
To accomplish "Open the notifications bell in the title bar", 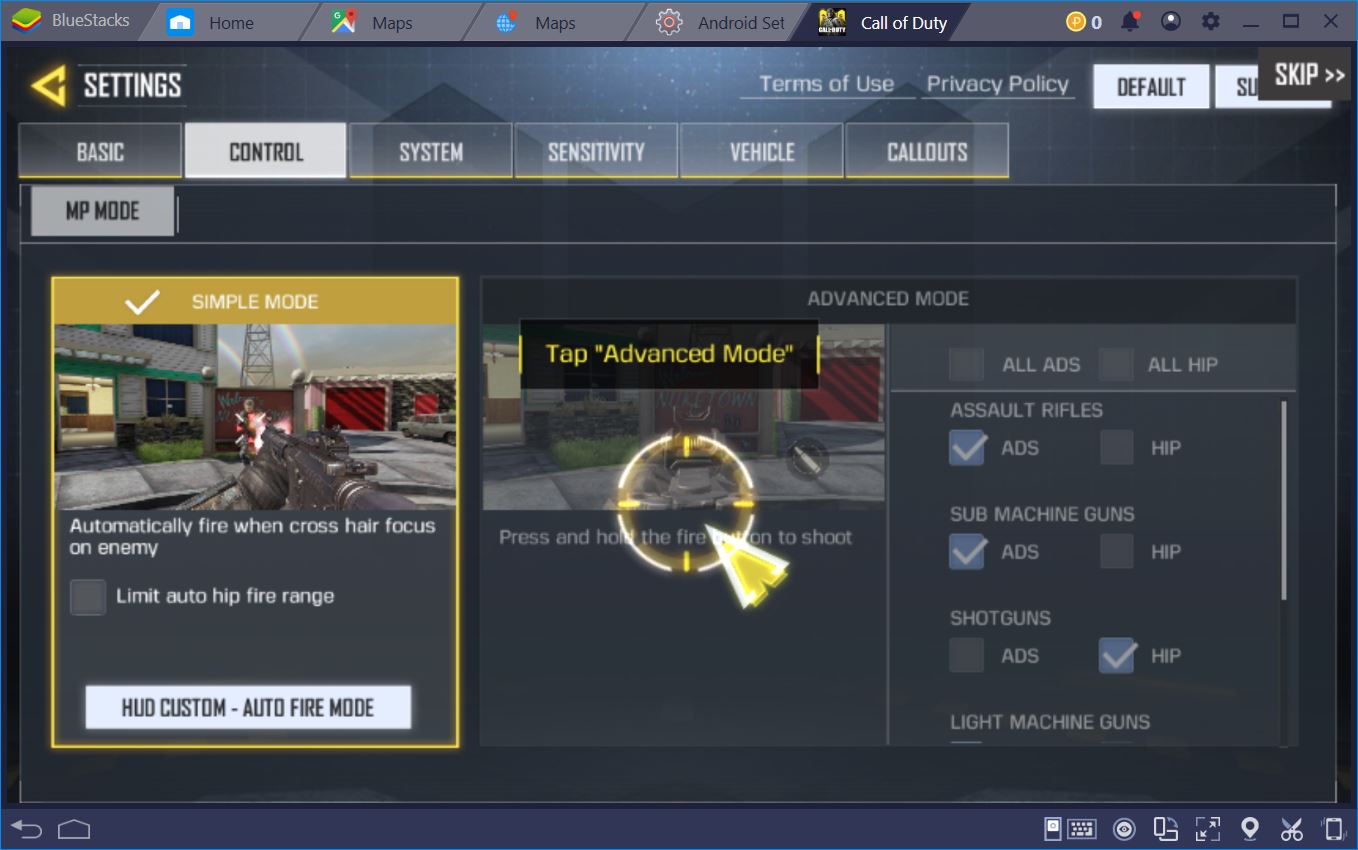I will [1129, 20].
